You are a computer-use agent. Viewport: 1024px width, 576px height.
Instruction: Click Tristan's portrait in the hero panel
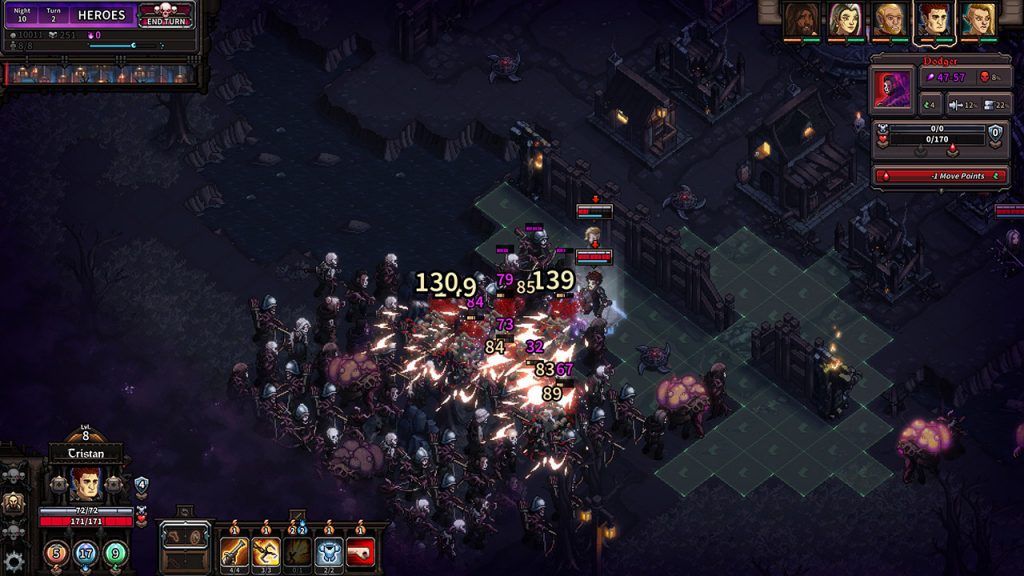pyautogui.click(x=86, y=485)
